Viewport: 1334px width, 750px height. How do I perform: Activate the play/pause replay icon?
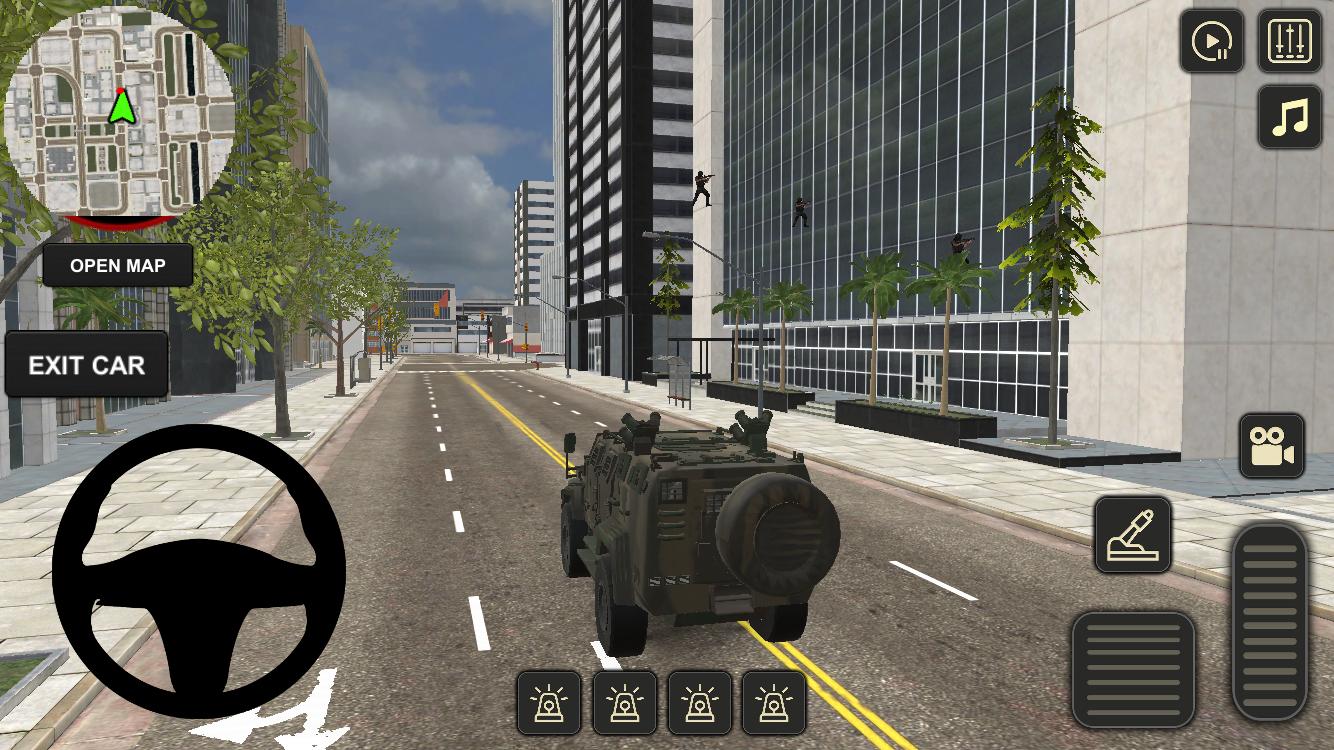pos(1212,42)
